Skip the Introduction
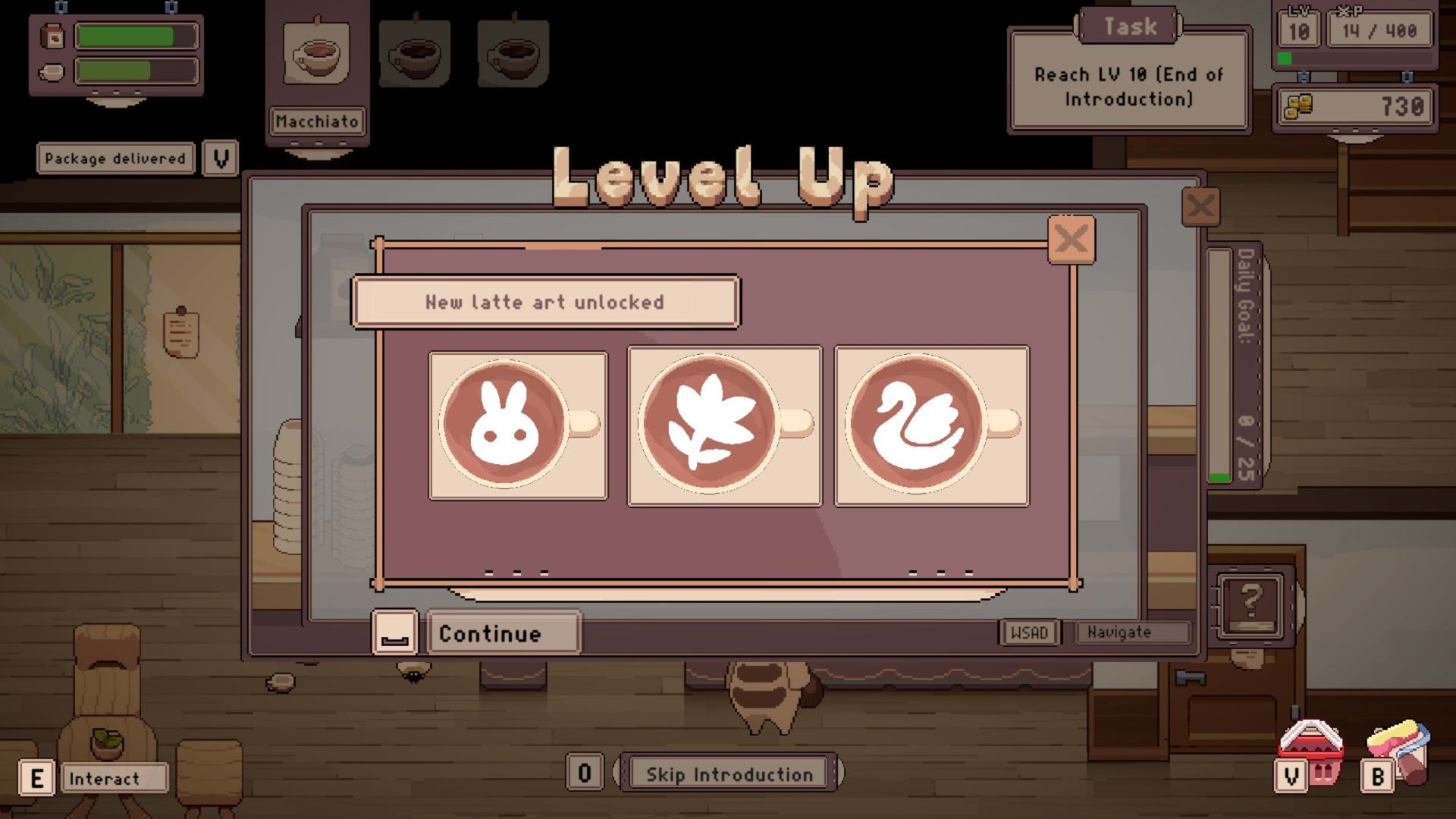Screen dimensions: 1456x819 [728, 774]
